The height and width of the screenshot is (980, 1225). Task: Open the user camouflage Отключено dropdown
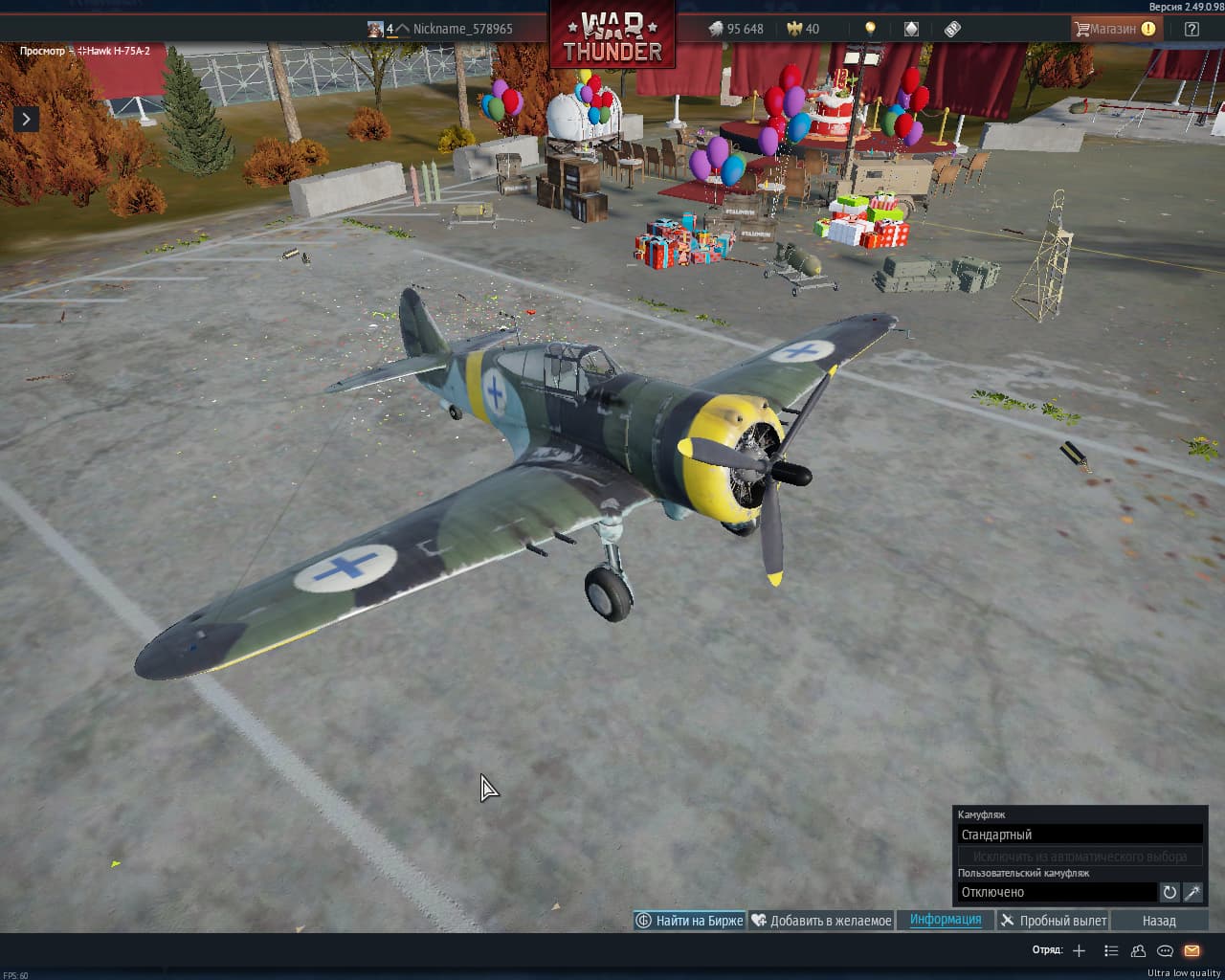click(x=1057, y=892)
